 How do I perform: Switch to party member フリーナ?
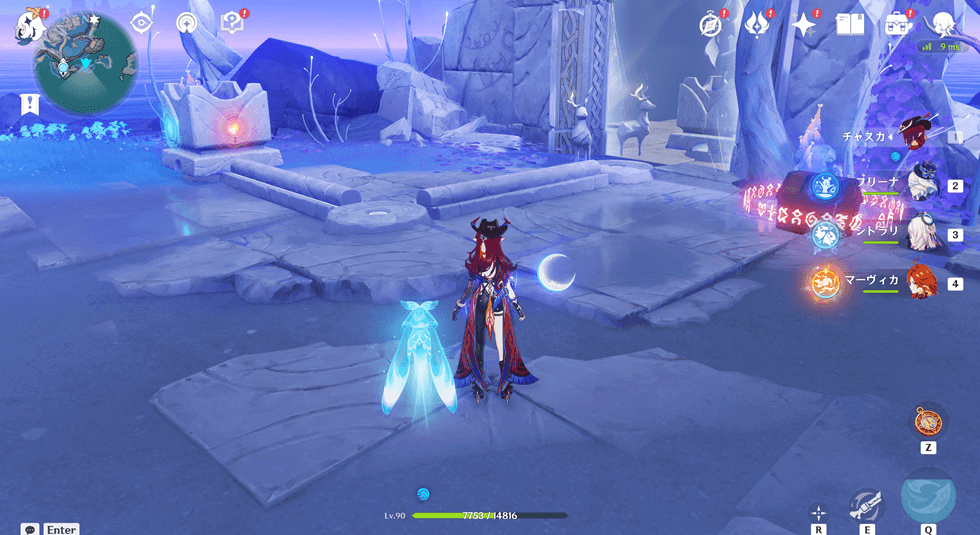[920, 183]
